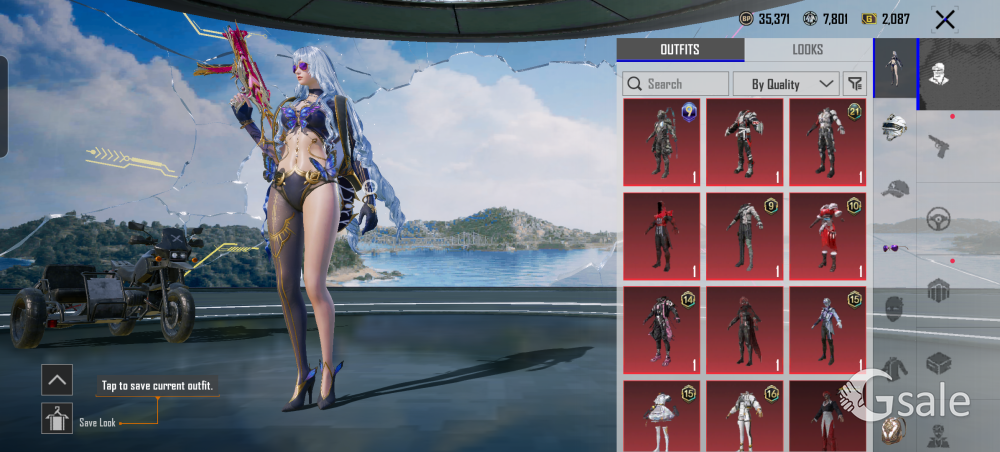The width and height of the screenshot is (1000, 452).
Task: Show the cap headwear category
Action: click(895, 188)
